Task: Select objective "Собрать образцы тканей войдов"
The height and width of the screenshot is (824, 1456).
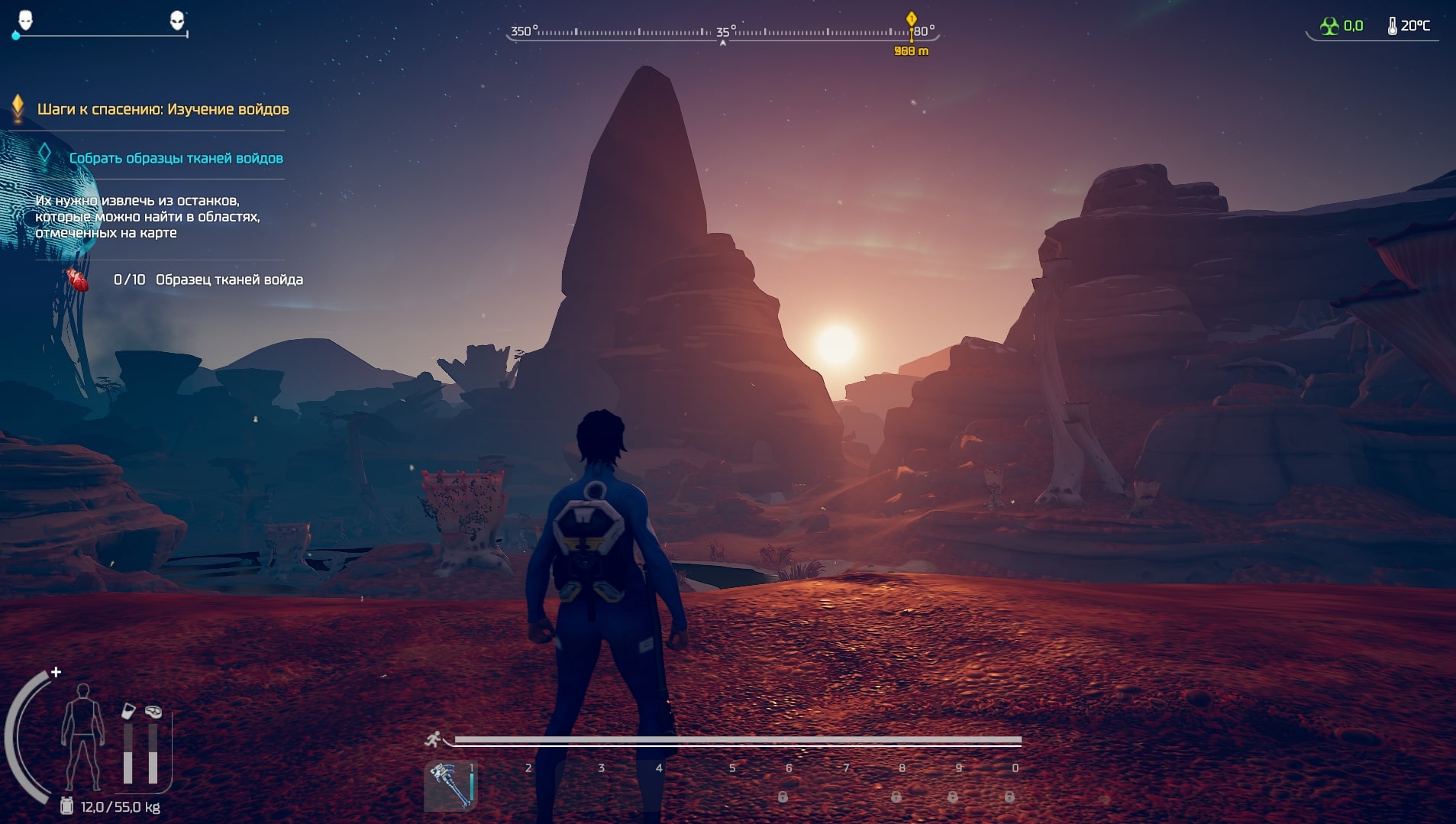Action: click(x=176, y=158)
